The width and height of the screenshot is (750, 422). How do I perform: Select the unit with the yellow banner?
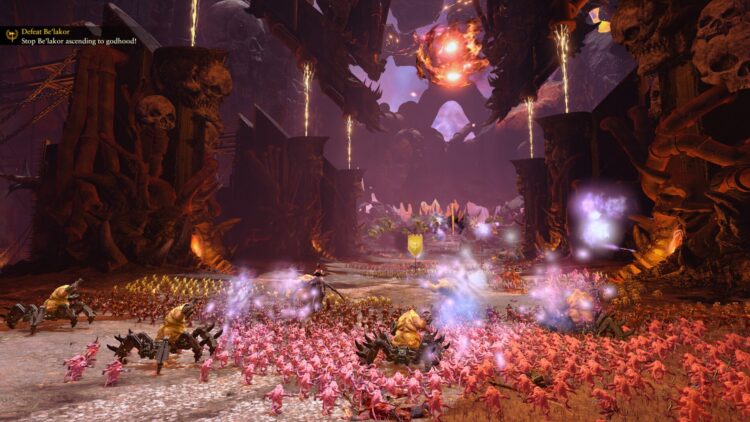414,244
